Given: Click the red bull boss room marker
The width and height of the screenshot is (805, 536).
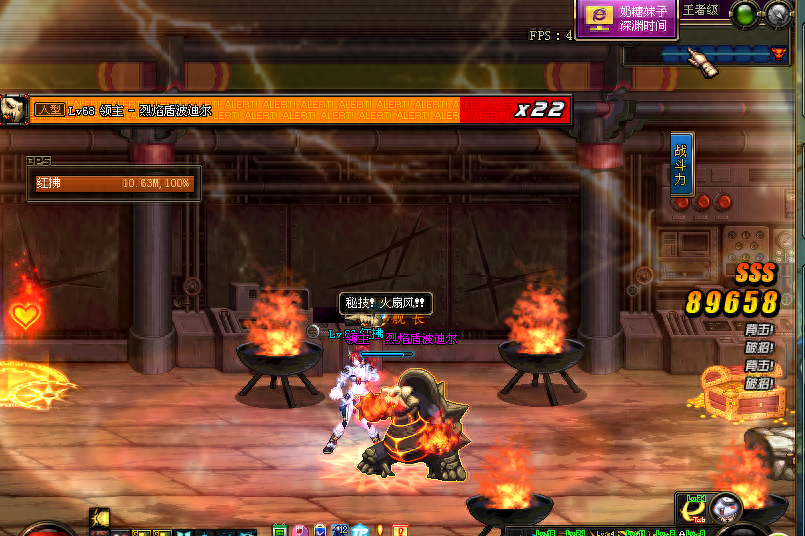Looking at the screenshot, I should [776, 52].
